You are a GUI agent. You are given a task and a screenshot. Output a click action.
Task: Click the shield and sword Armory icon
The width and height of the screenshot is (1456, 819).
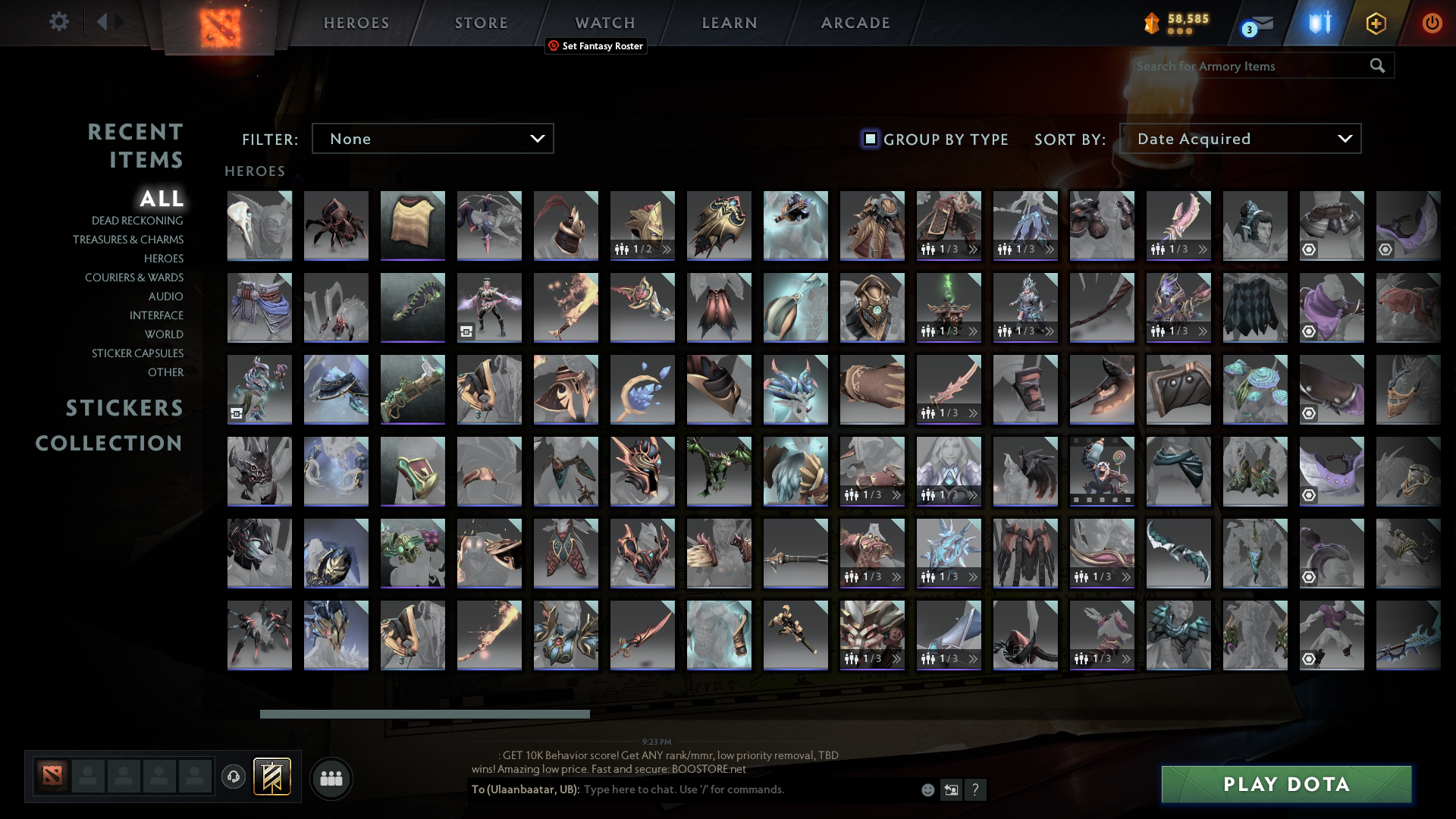coord(1318,23)
